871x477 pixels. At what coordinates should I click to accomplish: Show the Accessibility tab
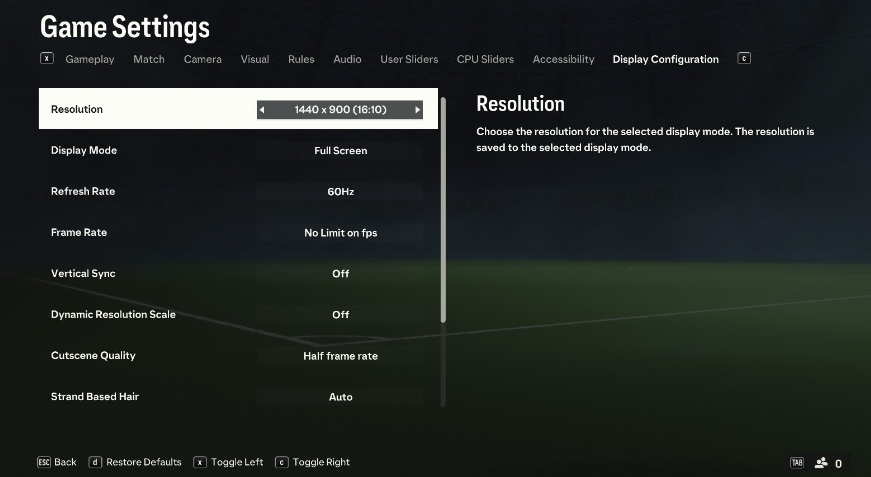(563, 59)
